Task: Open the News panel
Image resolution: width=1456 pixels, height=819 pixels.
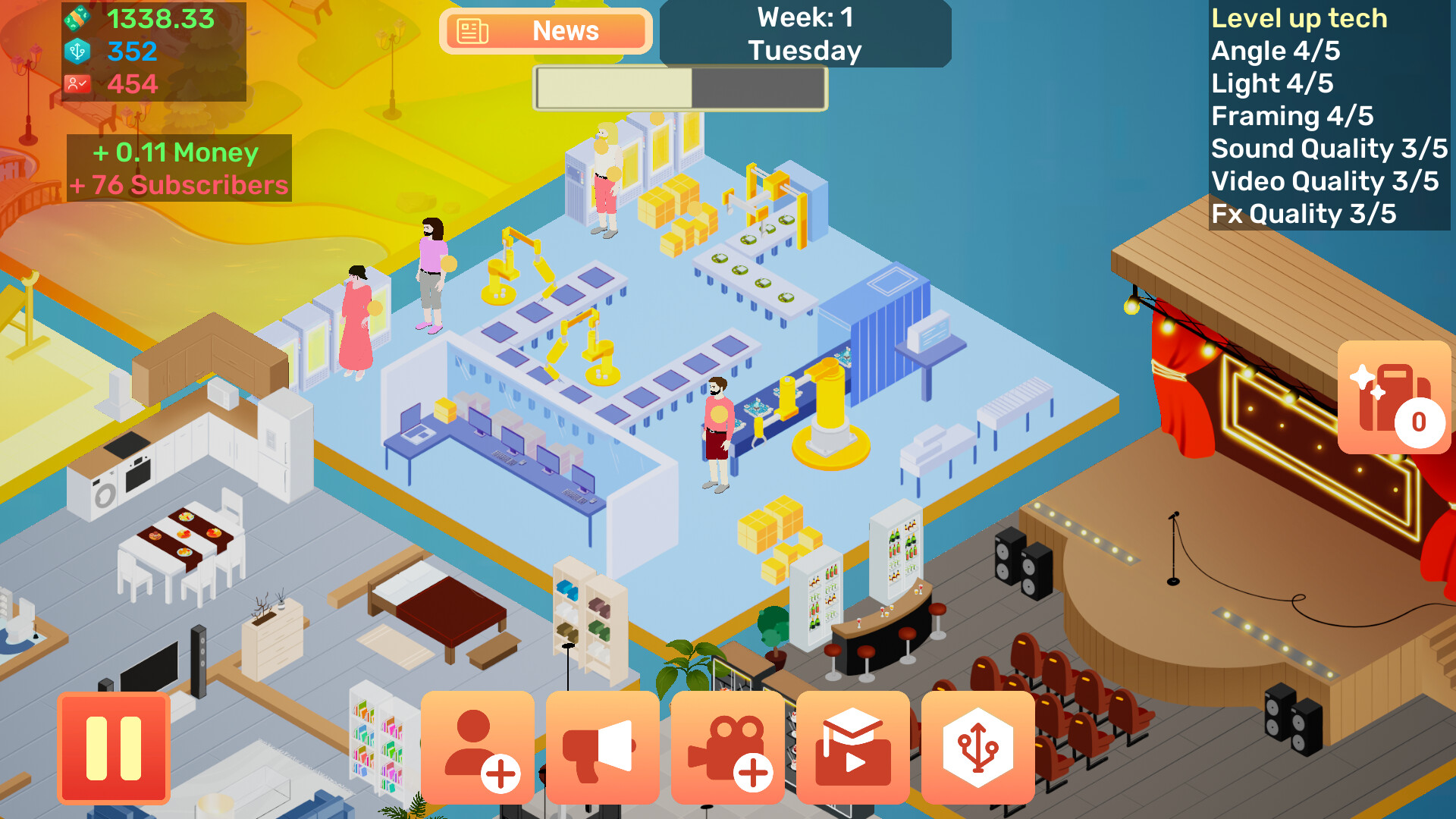Action: pyautogui.click(x=545, y=31)
